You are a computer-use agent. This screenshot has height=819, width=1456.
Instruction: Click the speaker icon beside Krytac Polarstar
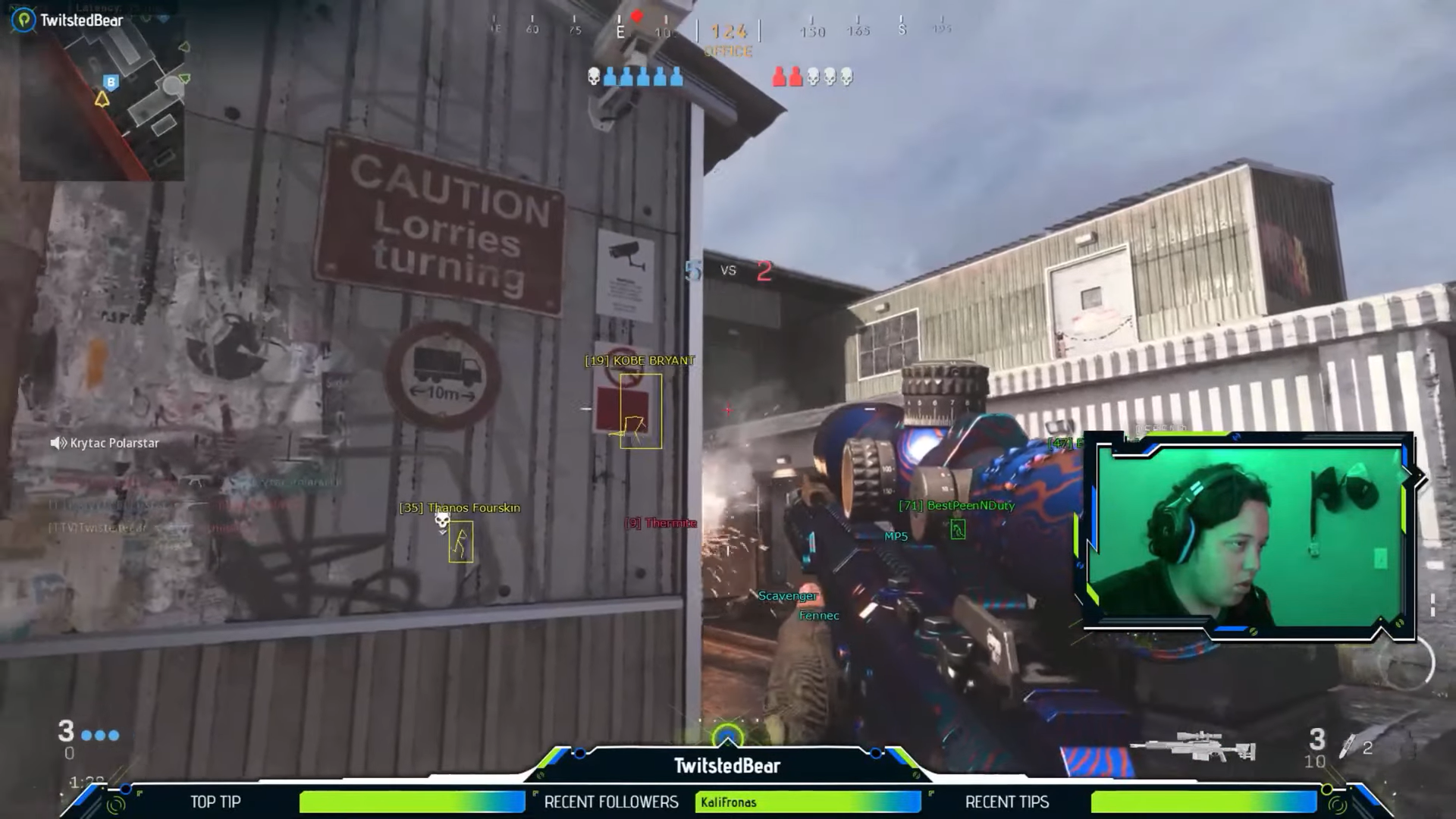(x=58, y=442)
